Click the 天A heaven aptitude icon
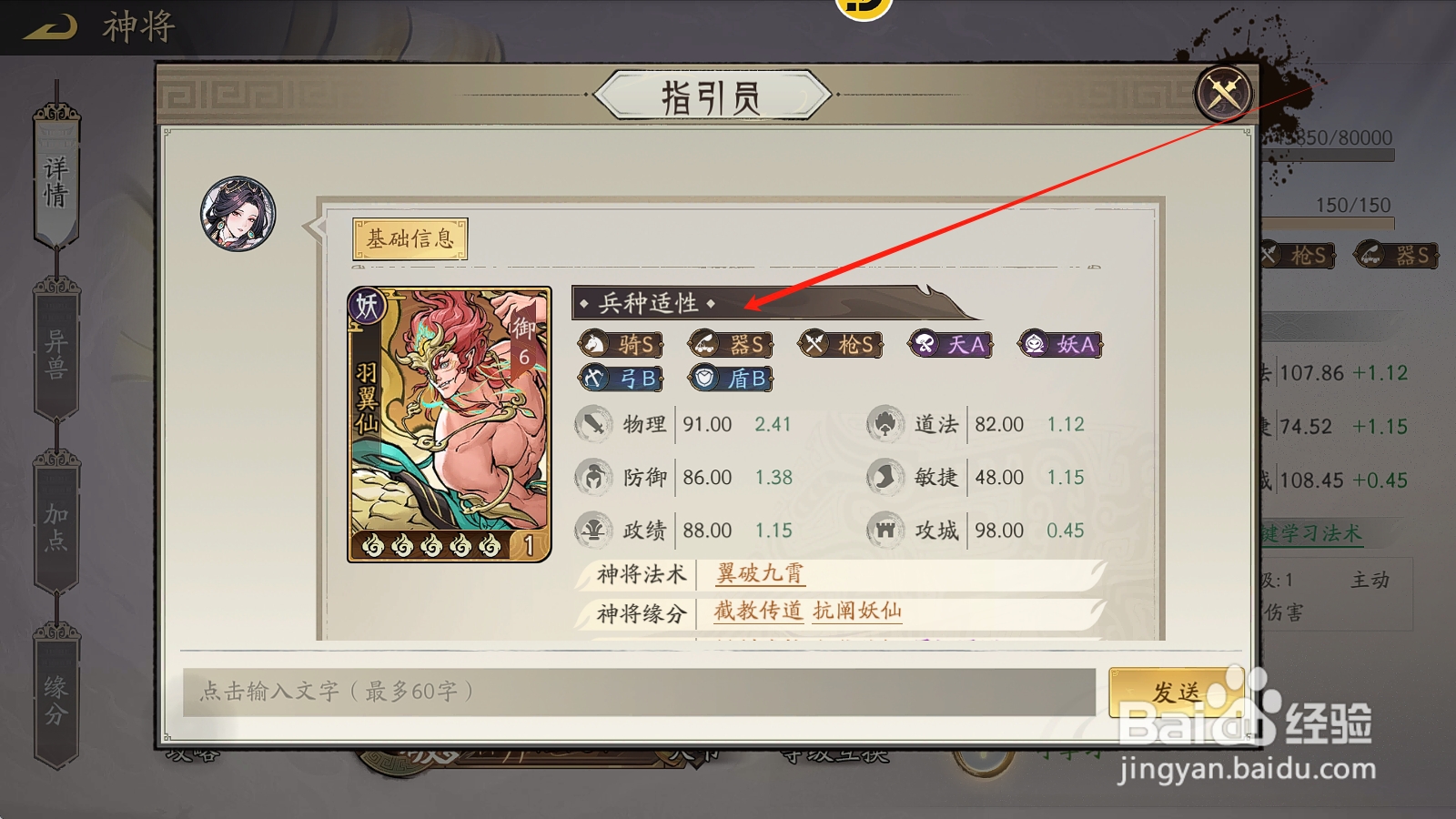The image size is (1456, 819). tap(950, 344)
